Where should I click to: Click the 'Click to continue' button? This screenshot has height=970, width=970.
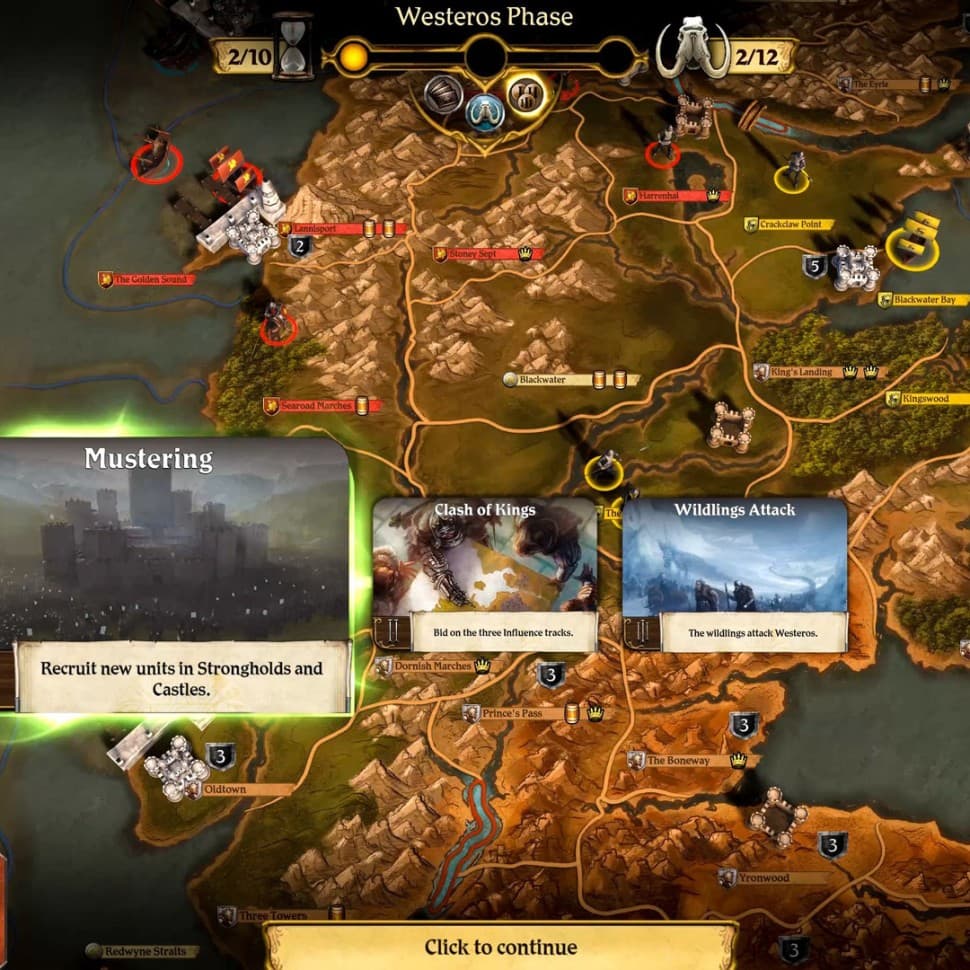point(500,947)
